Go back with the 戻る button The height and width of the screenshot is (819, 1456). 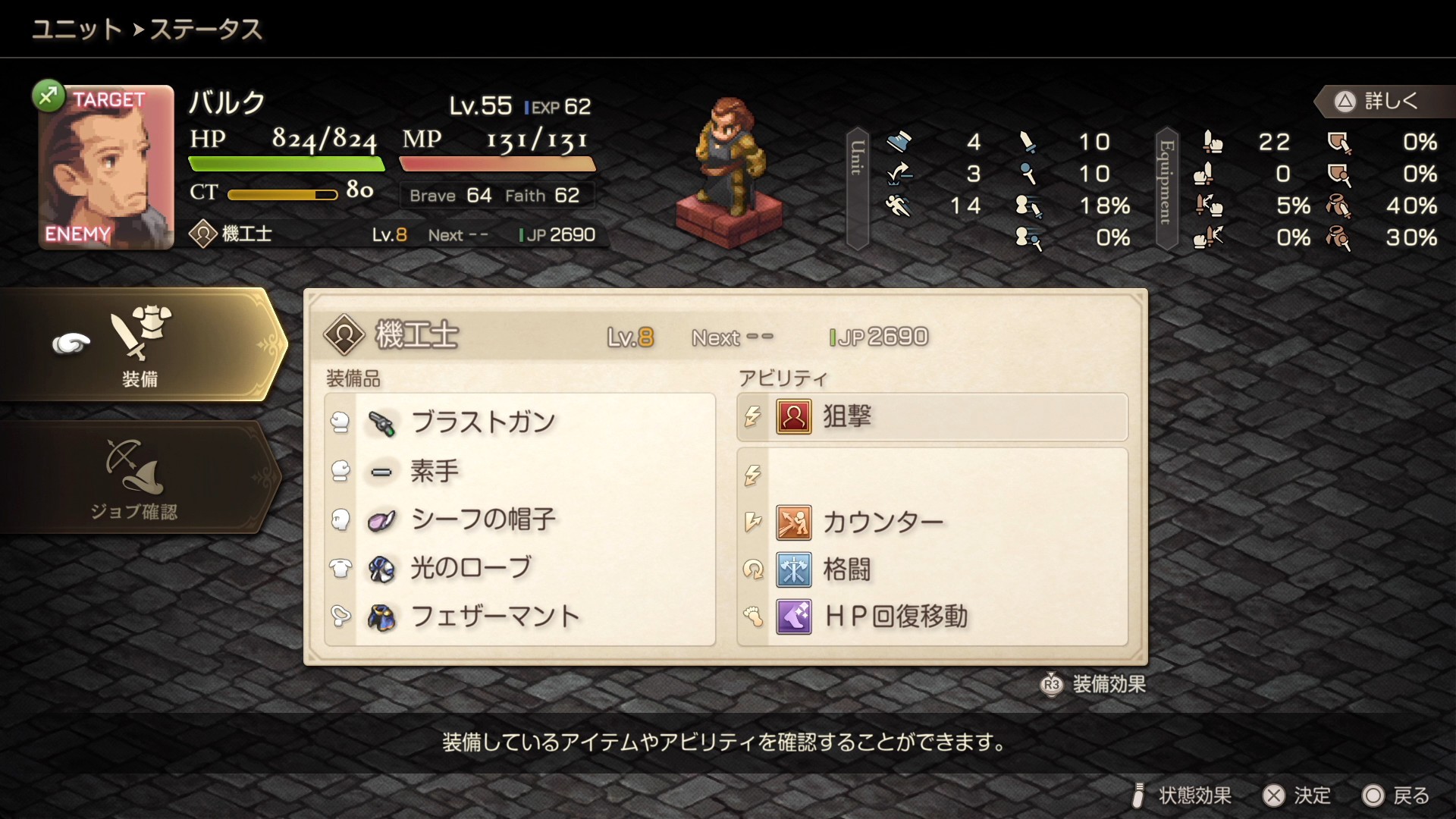tap(1396, 795)
